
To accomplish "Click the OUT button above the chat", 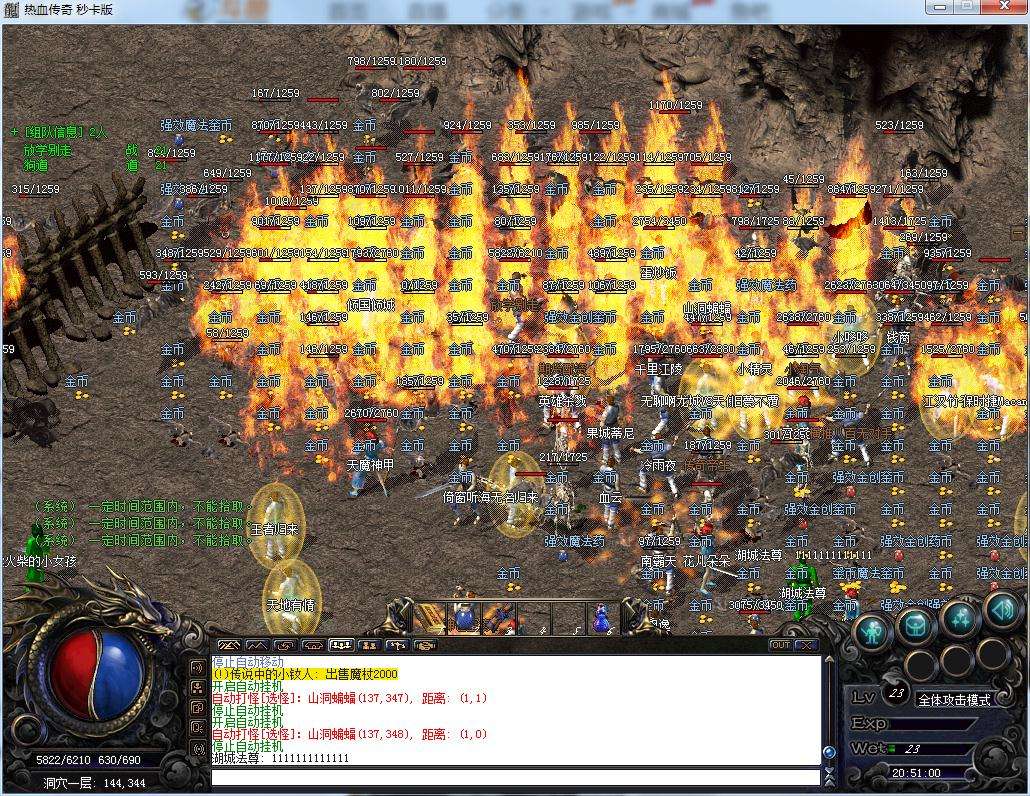I will click(x=780, y=645).
